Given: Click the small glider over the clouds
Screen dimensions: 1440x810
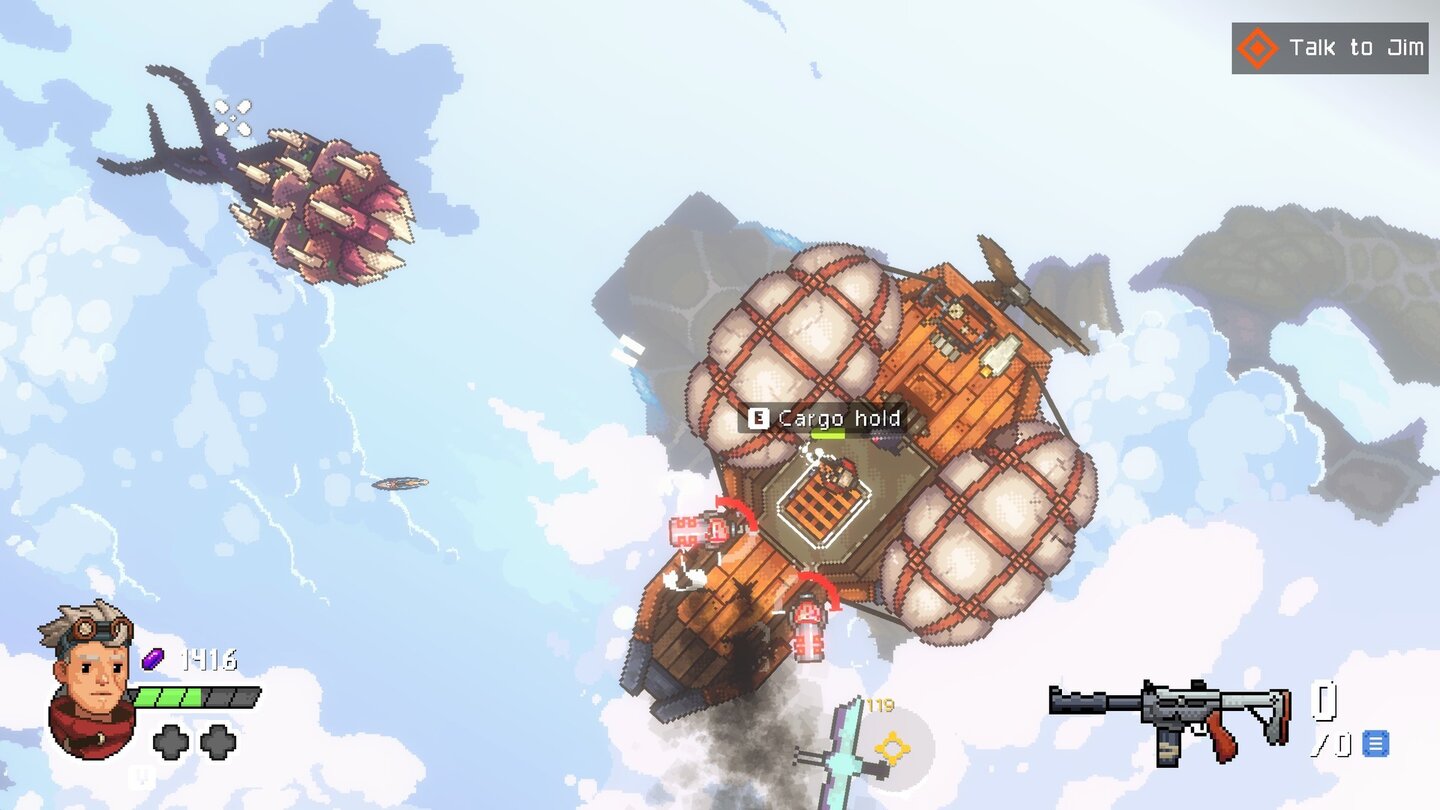Looking at the screenshot, I should tap(399, 484).
